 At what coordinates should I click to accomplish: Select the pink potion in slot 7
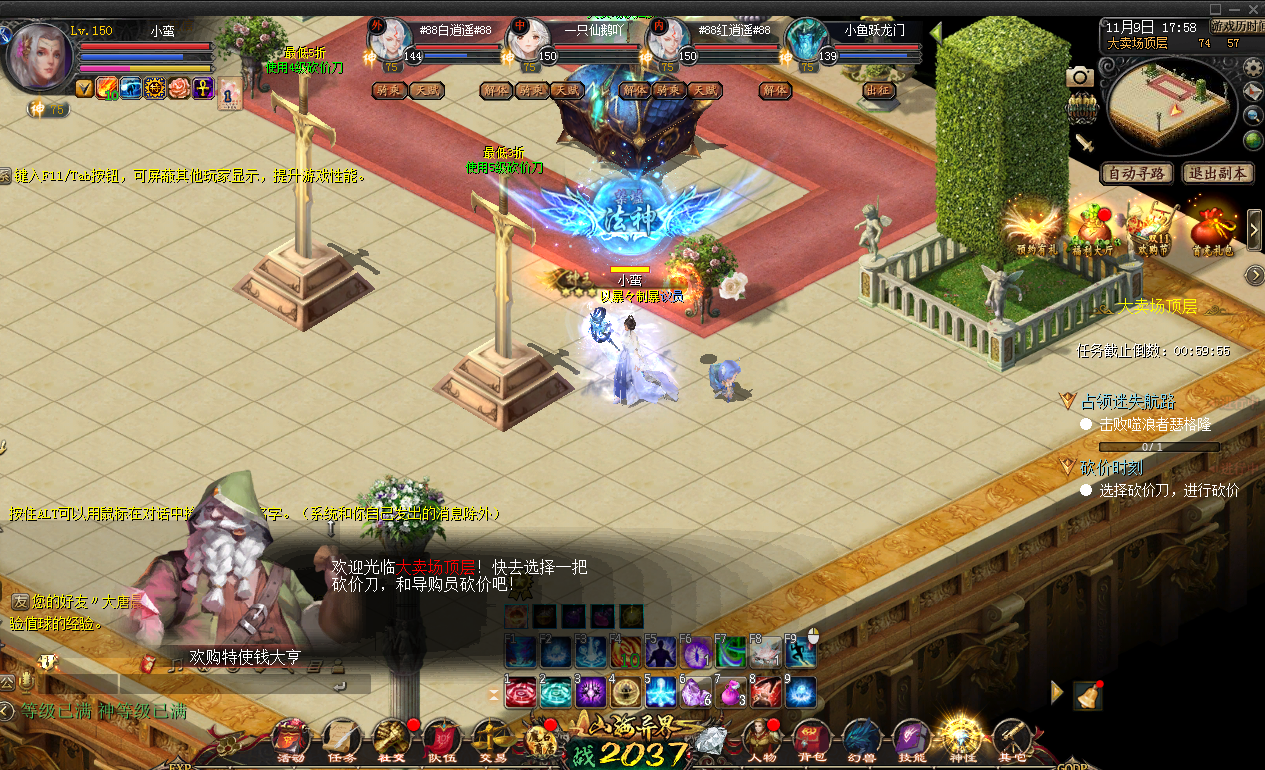731,692
